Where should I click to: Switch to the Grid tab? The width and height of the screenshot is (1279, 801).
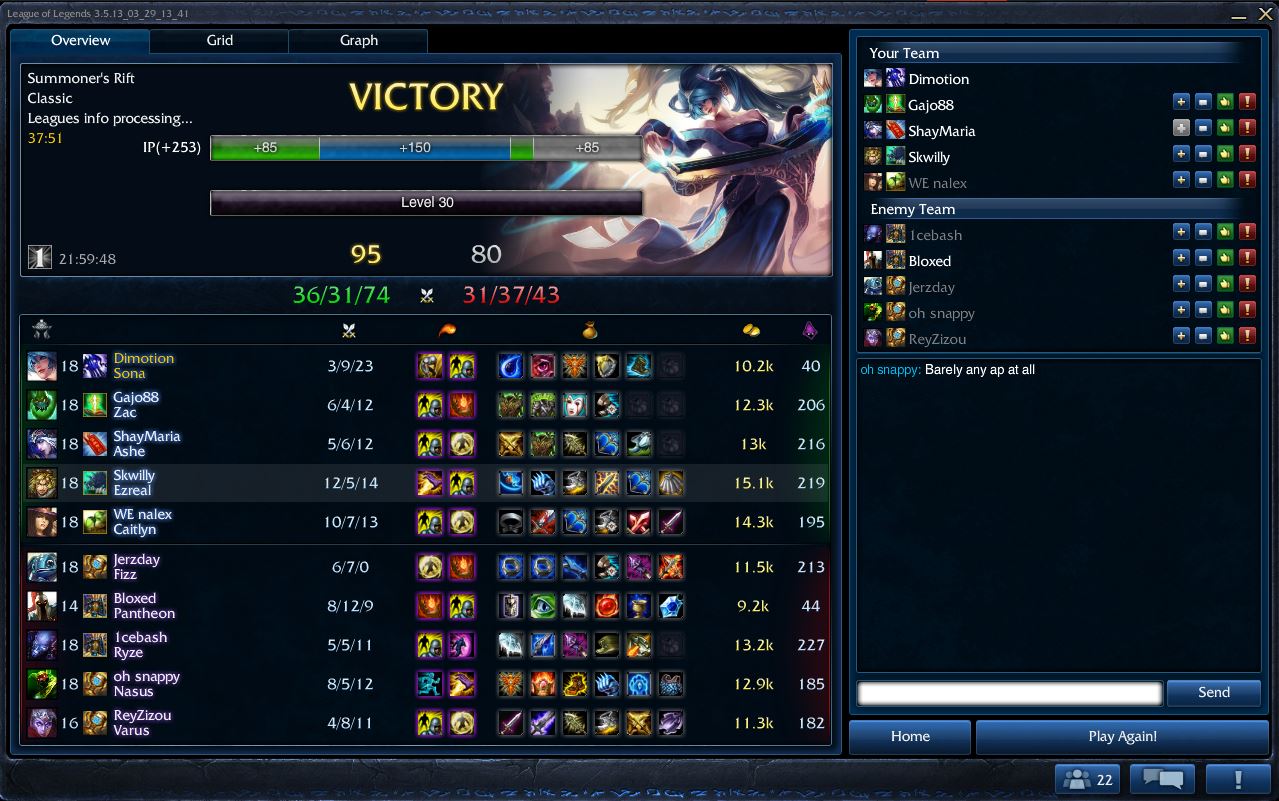[x=220, y=41]
